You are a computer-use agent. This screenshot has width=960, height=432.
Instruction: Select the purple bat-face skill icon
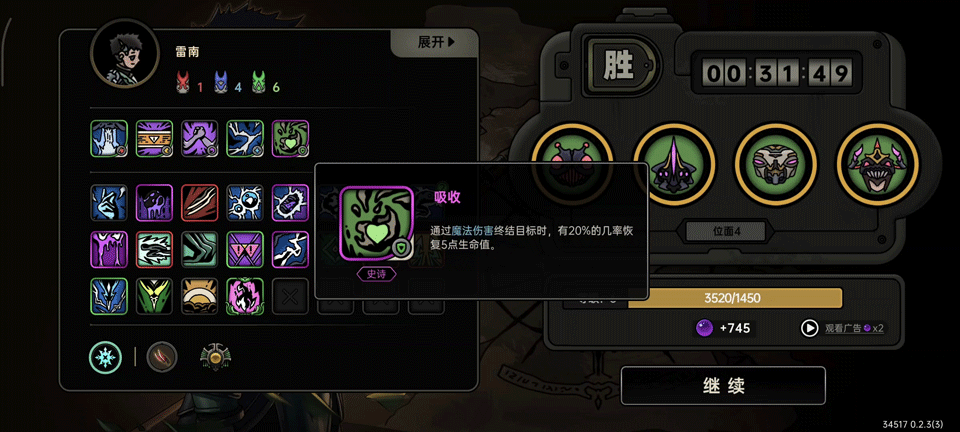pos(245,249)
